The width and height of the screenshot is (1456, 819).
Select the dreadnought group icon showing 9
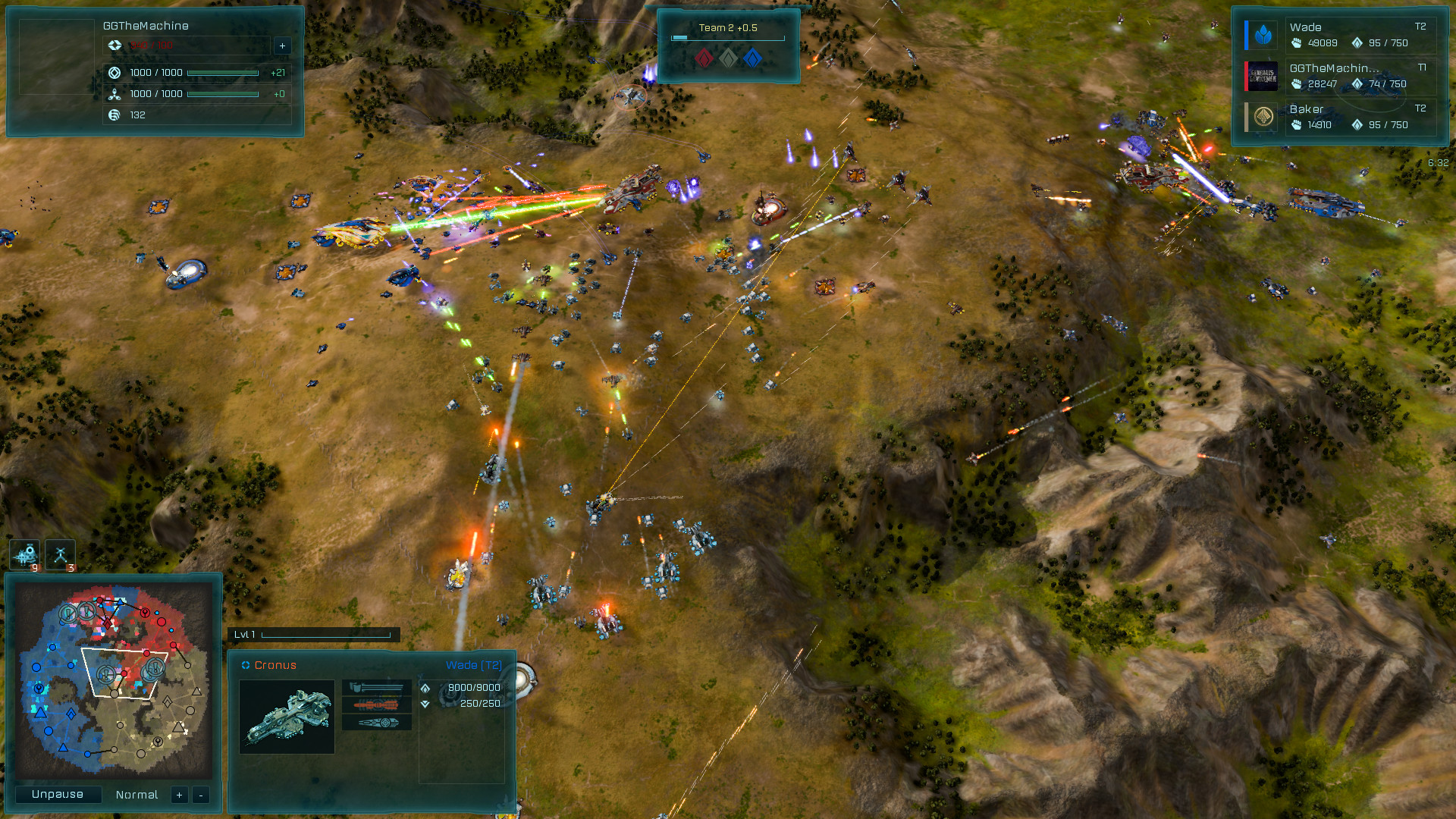click(25, 555)
